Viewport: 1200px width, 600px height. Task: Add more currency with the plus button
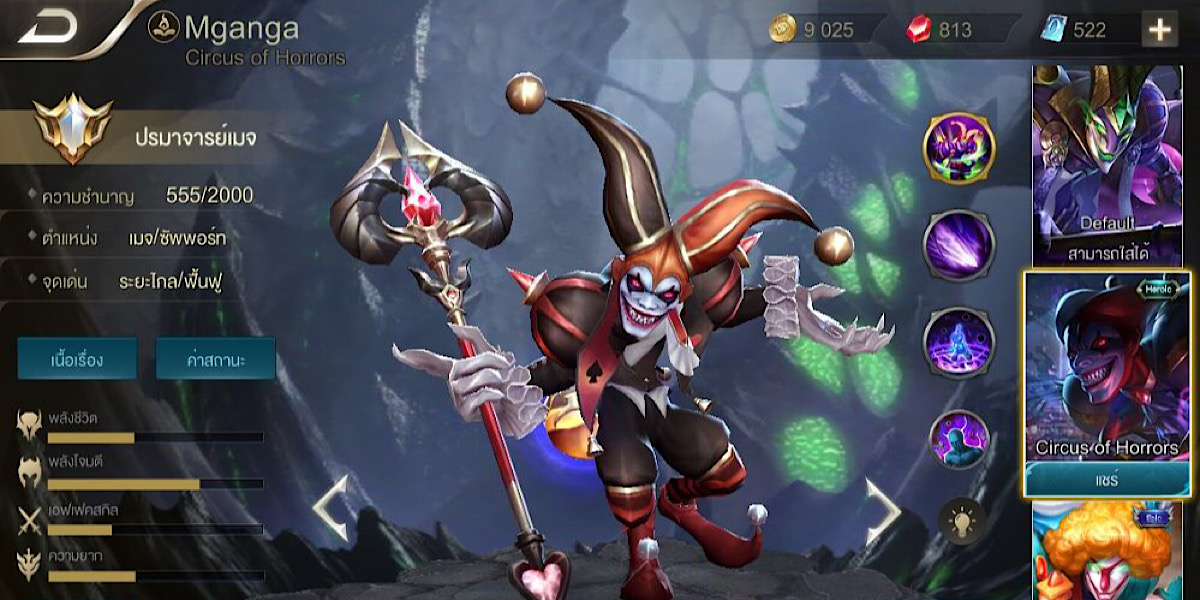1160,30
